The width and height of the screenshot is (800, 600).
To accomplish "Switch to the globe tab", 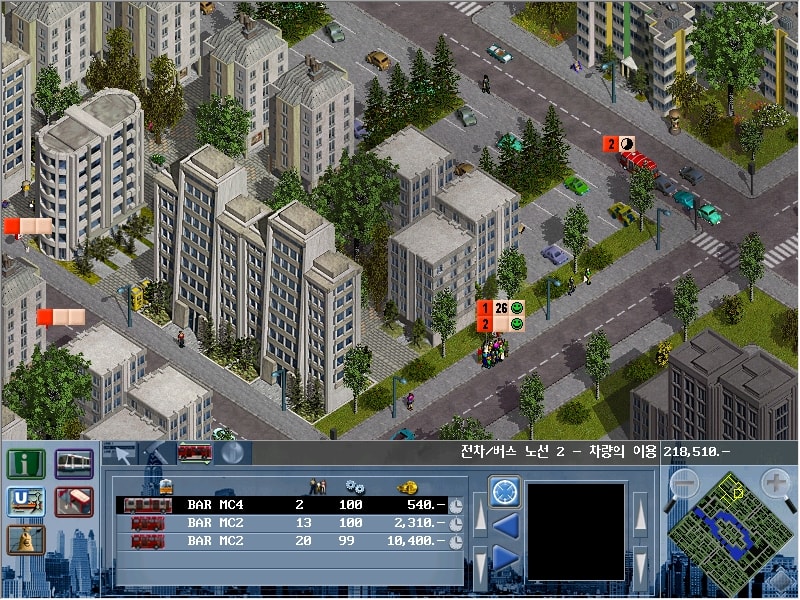I will [232, 453].
